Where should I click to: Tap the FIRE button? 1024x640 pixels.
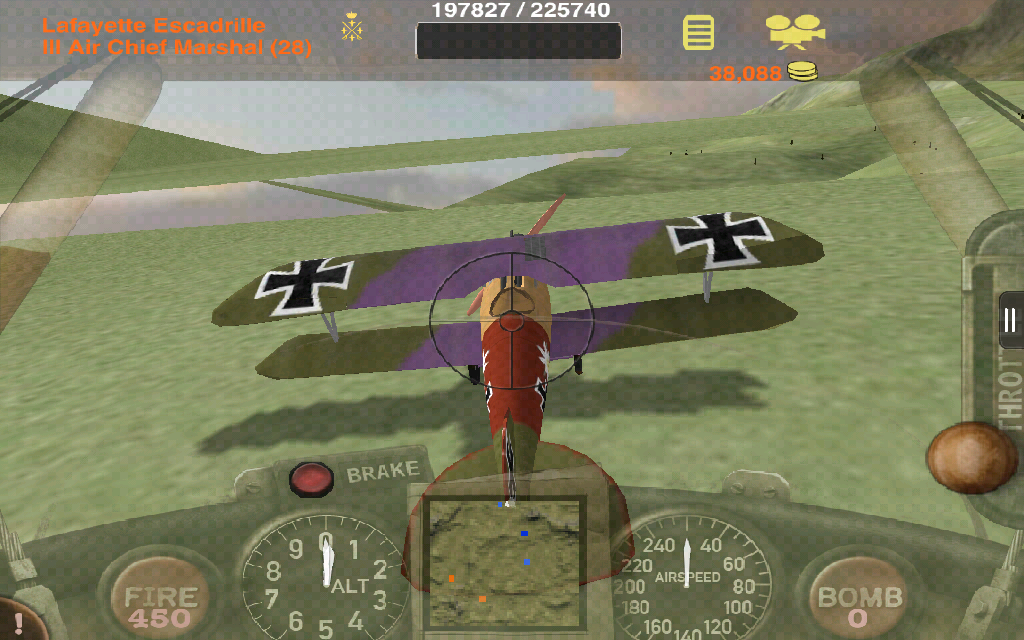coord(158,599)
